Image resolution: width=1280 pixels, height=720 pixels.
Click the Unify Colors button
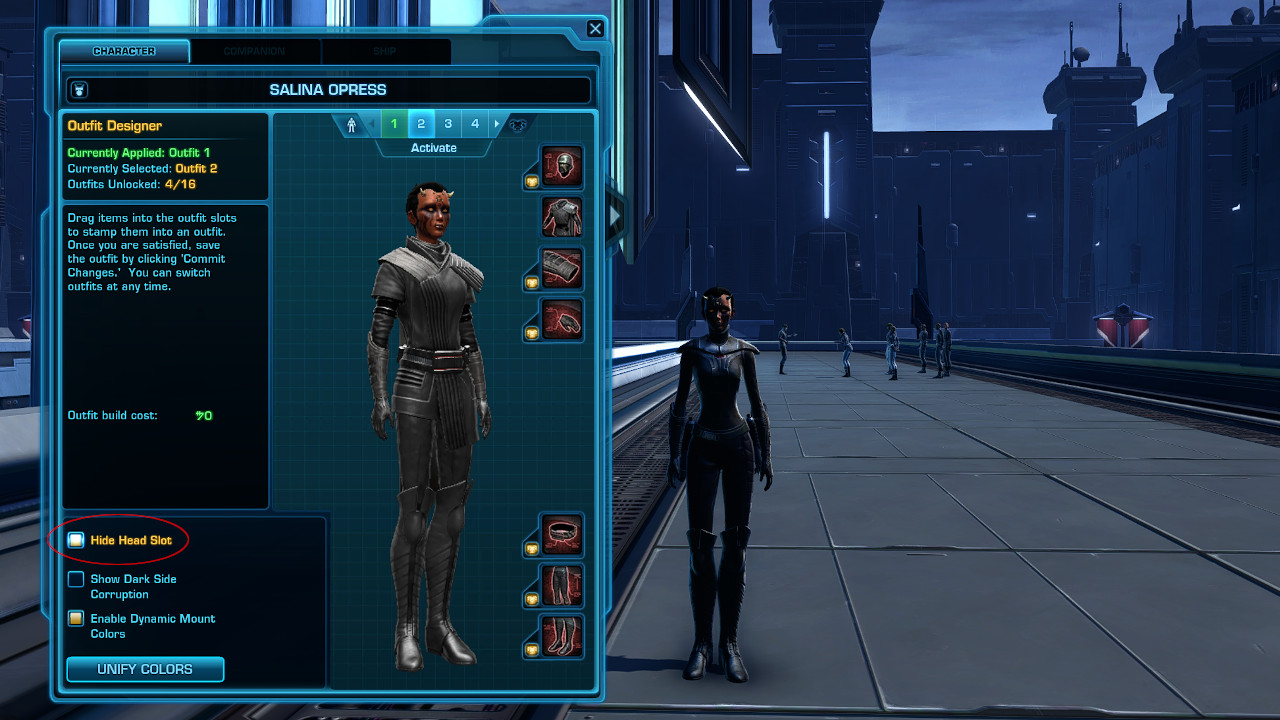tap(145, 669)
